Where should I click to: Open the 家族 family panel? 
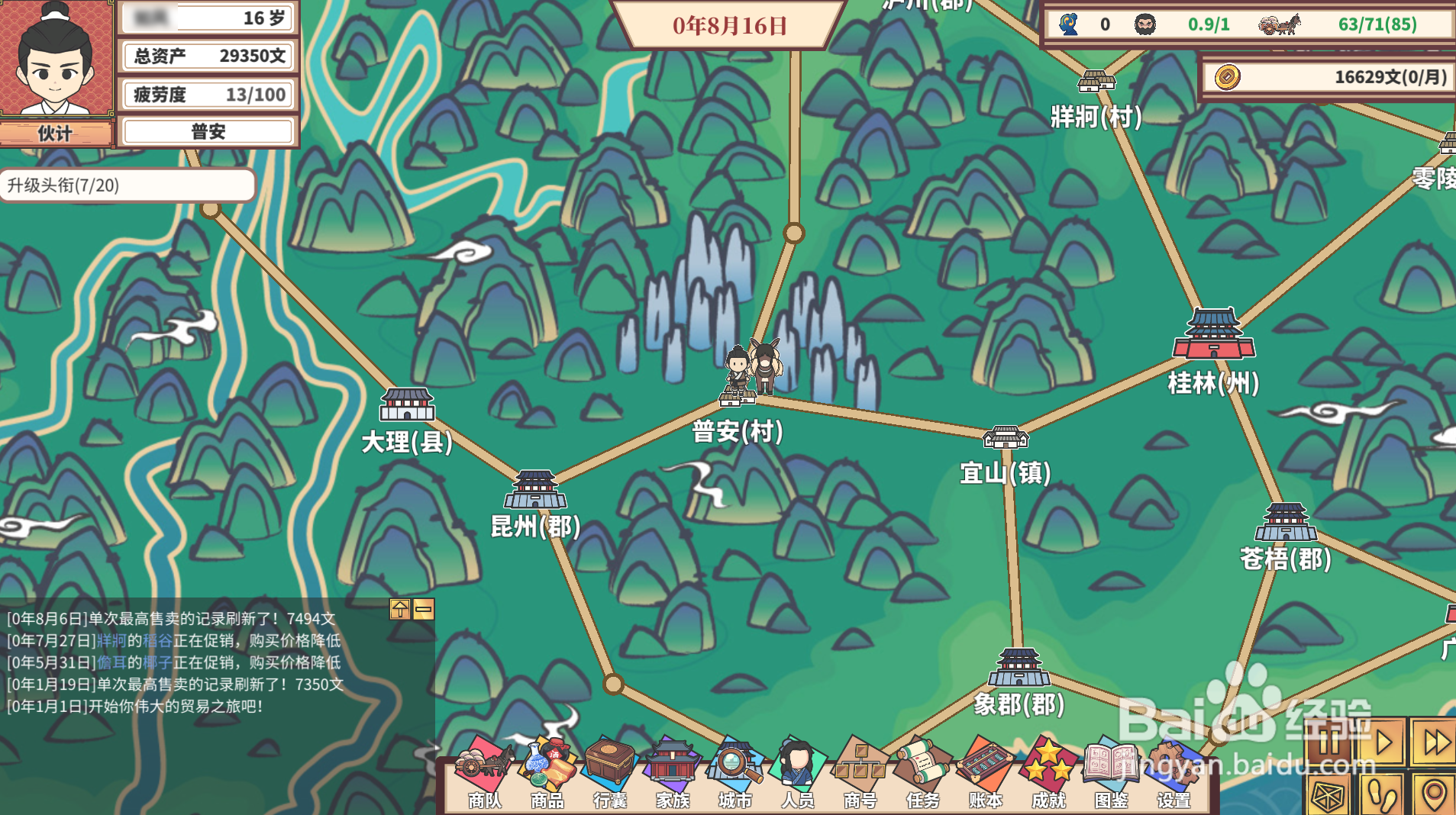point(671,771)
